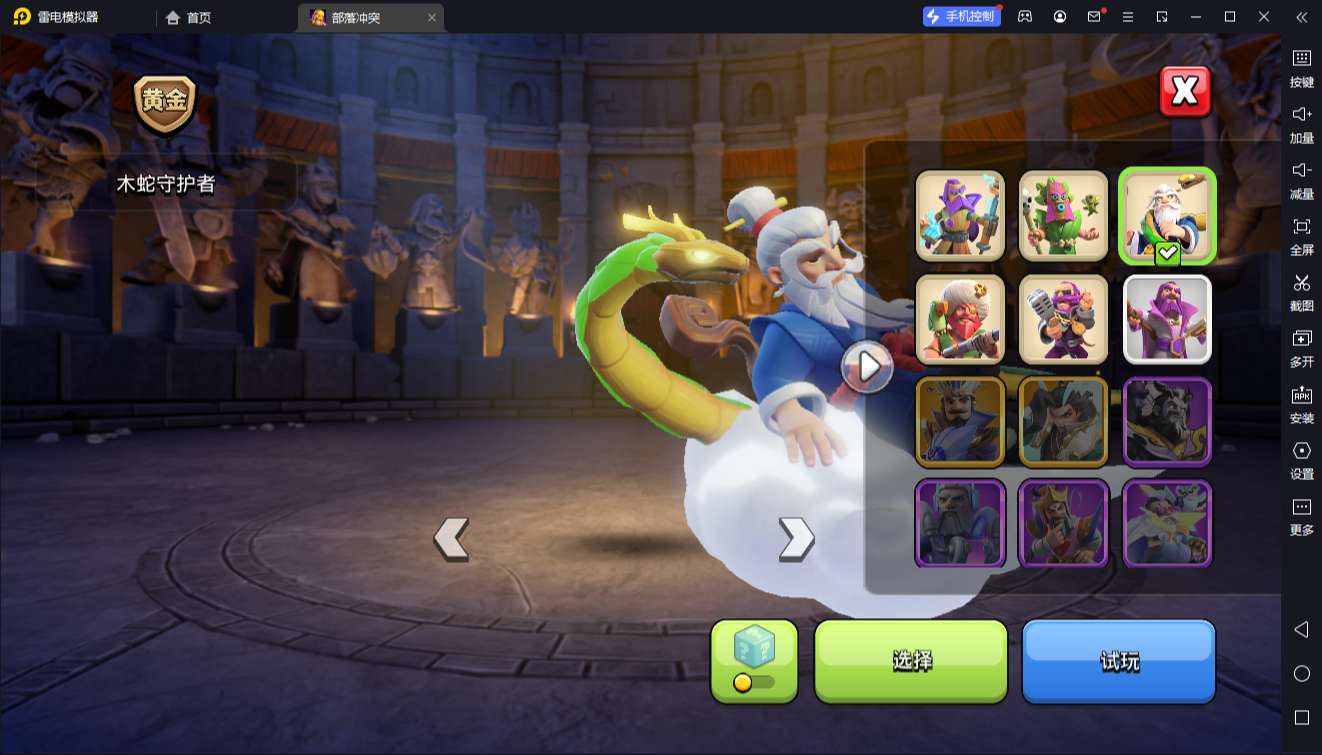The image size is (1322, 755).
Task: Select the default purple-robed skin
Action: [x=1167, y=319]
